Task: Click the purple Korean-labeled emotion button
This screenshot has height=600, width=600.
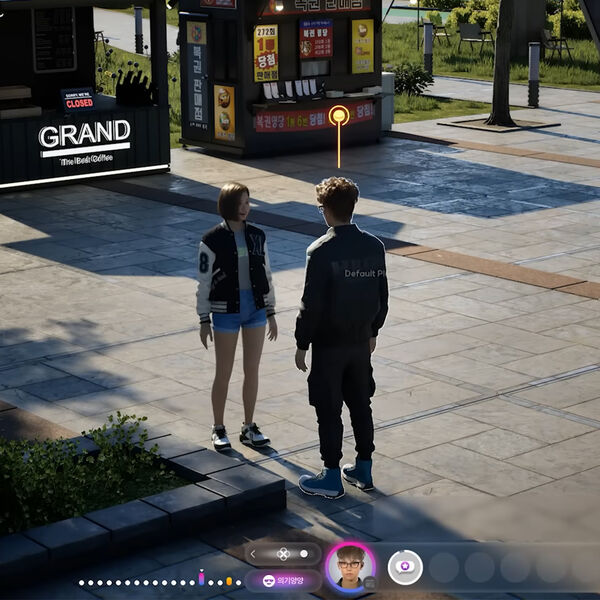Action: click(x=283, y=580)
